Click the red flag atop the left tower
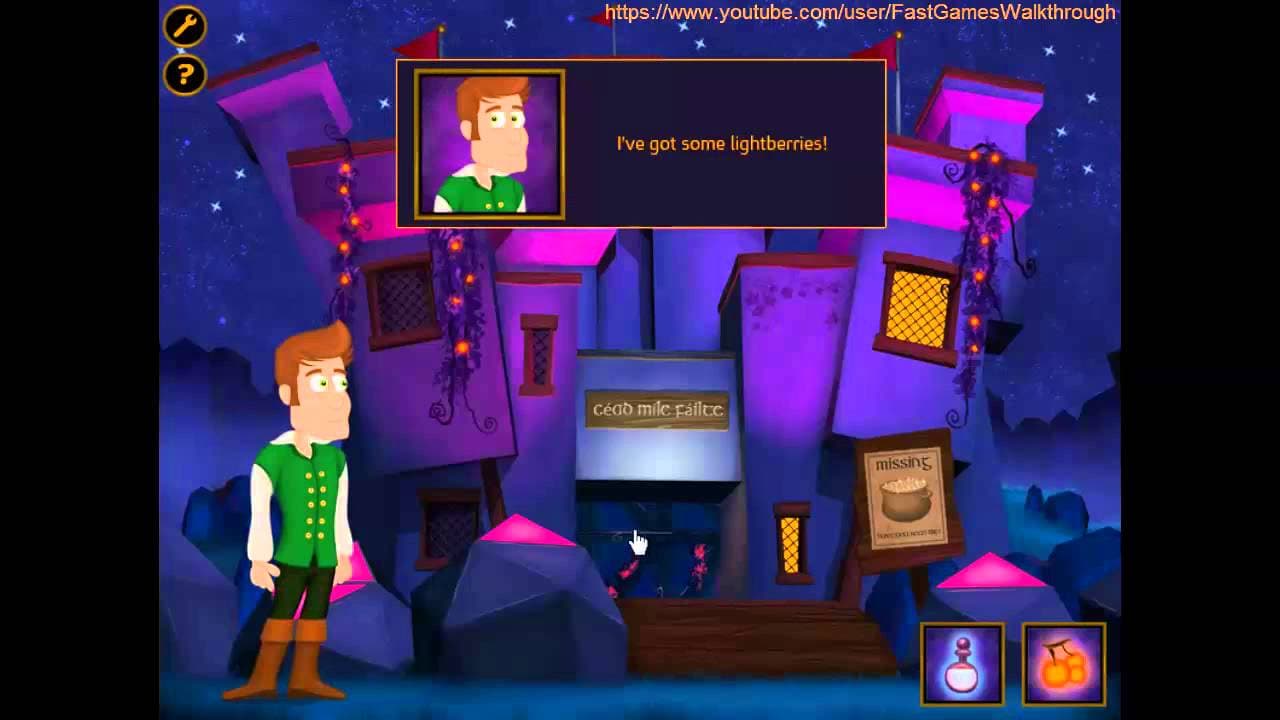Screen dimensions: 1280x720 pyautogui.click(x=421, y=42)
